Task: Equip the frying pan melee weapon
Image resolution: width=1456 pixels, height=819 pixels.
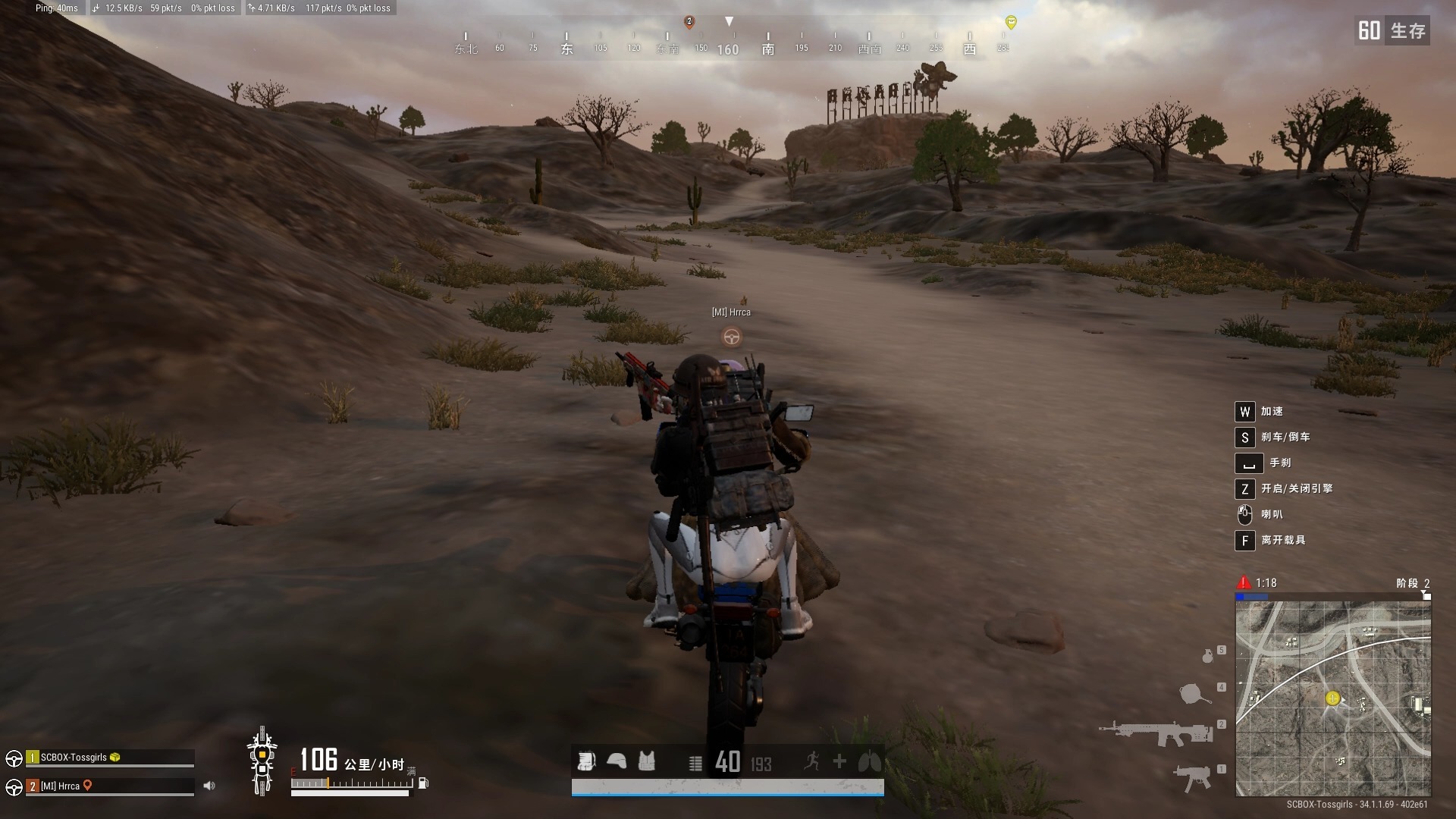Action: [1196, 693]
